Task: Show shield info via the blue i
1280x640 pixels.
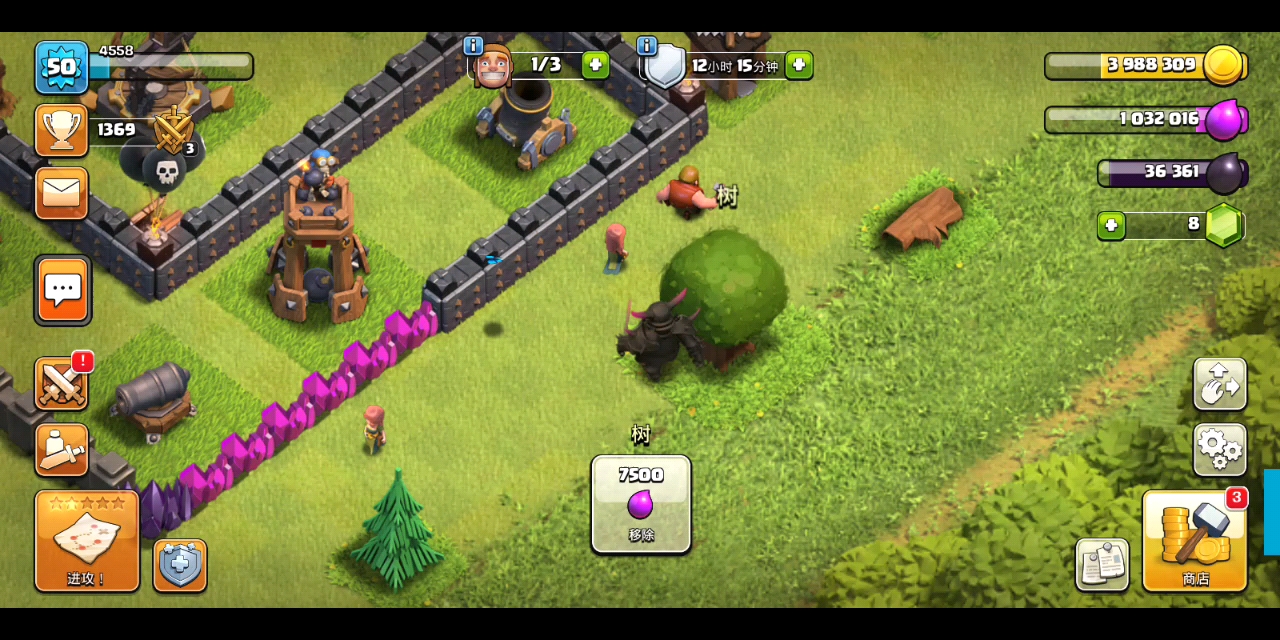Action: click(647, 46)
